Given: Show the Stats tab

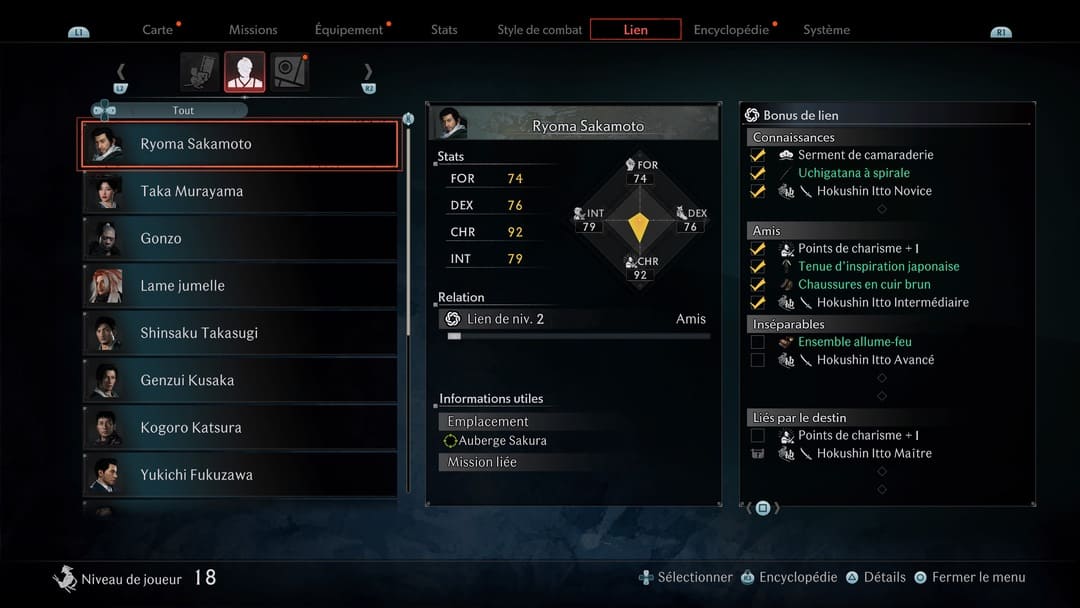Looking at the screenshot, I should [444, 30].
